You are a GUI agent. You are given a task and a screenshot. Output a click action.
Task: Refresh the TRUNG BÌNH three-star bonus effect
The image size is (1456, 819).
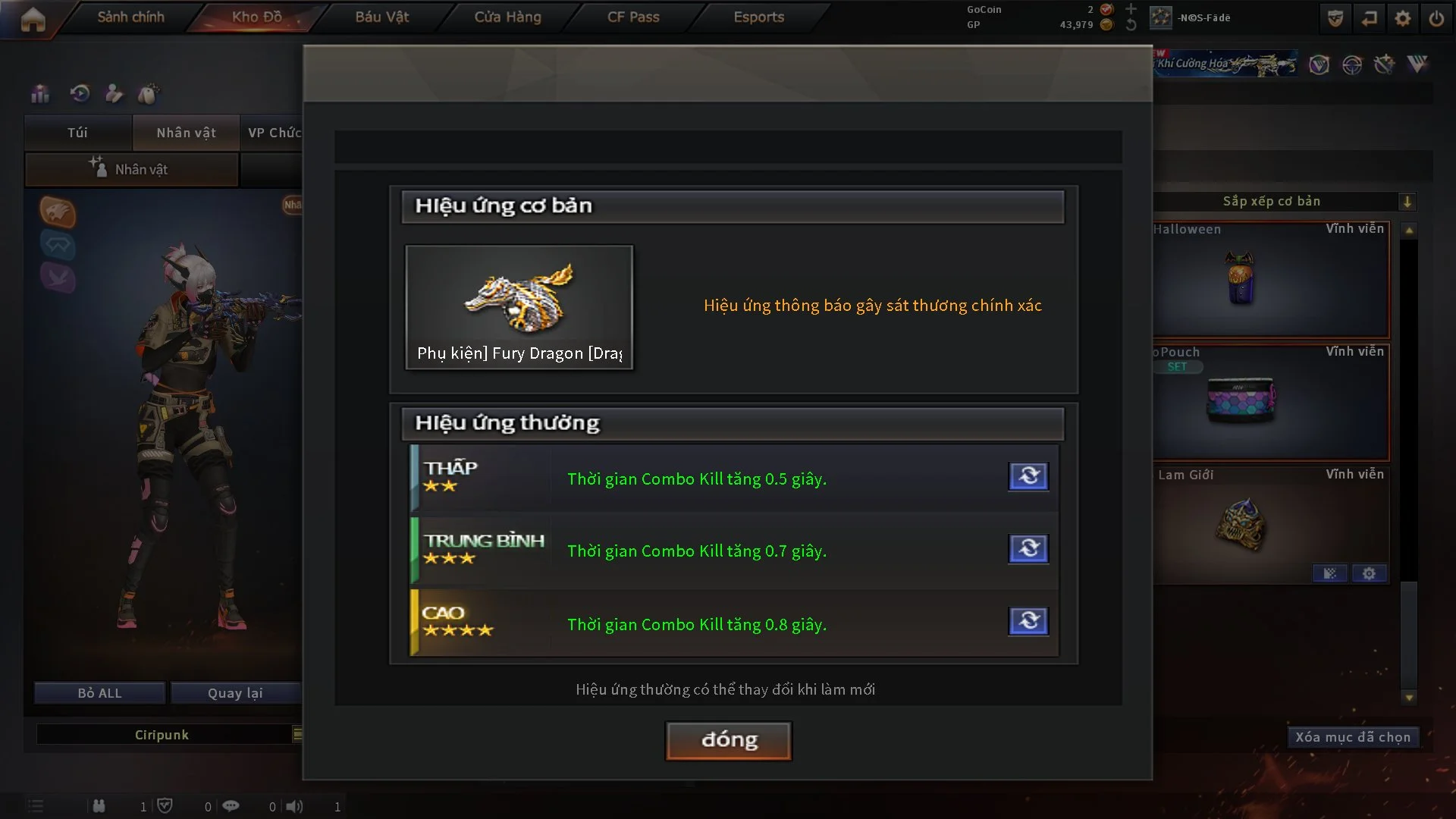click(x=1028, y=548)
